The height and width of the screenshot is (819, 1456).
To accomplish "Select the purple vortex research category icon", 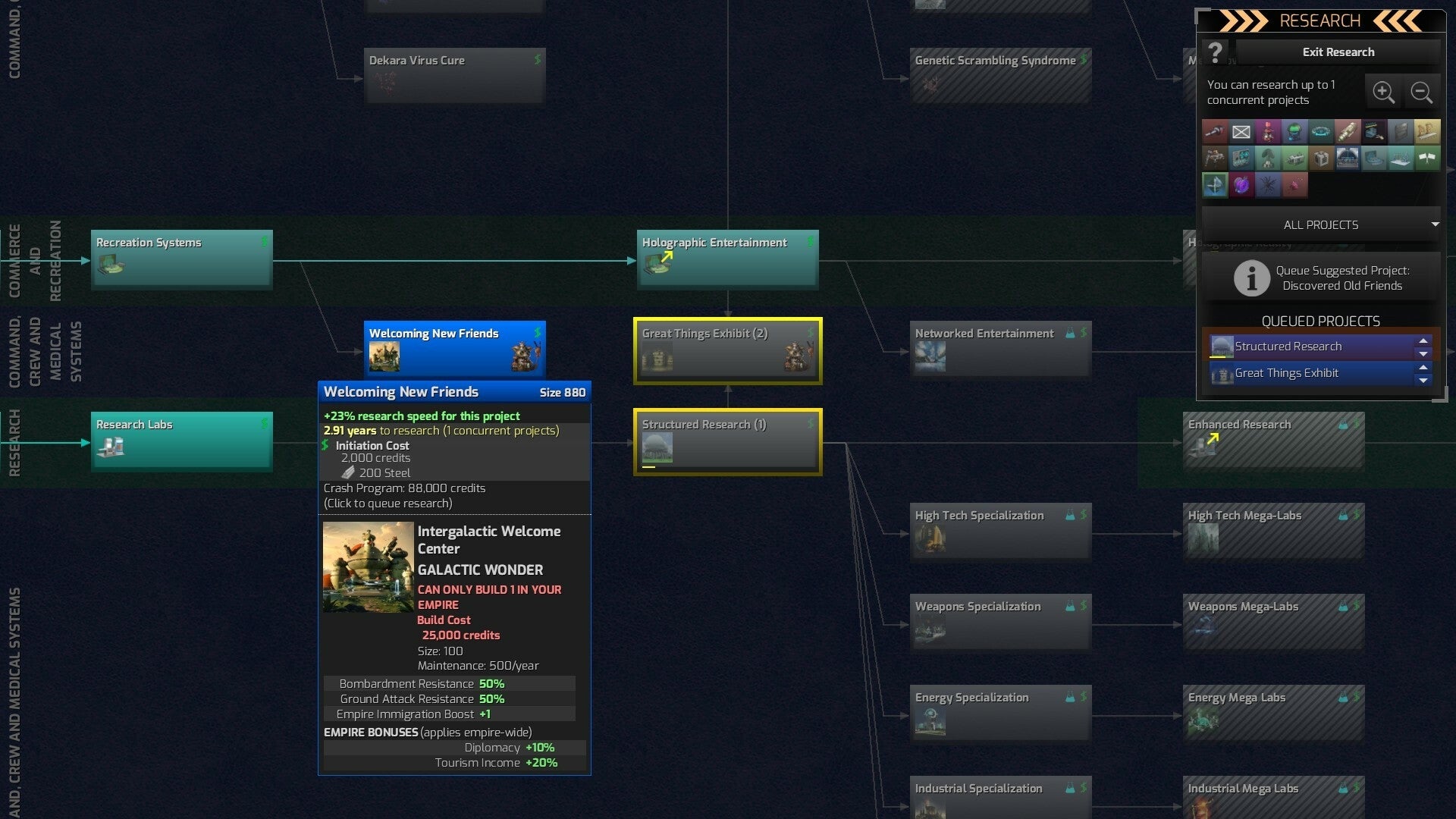I will click(1241, 184).
